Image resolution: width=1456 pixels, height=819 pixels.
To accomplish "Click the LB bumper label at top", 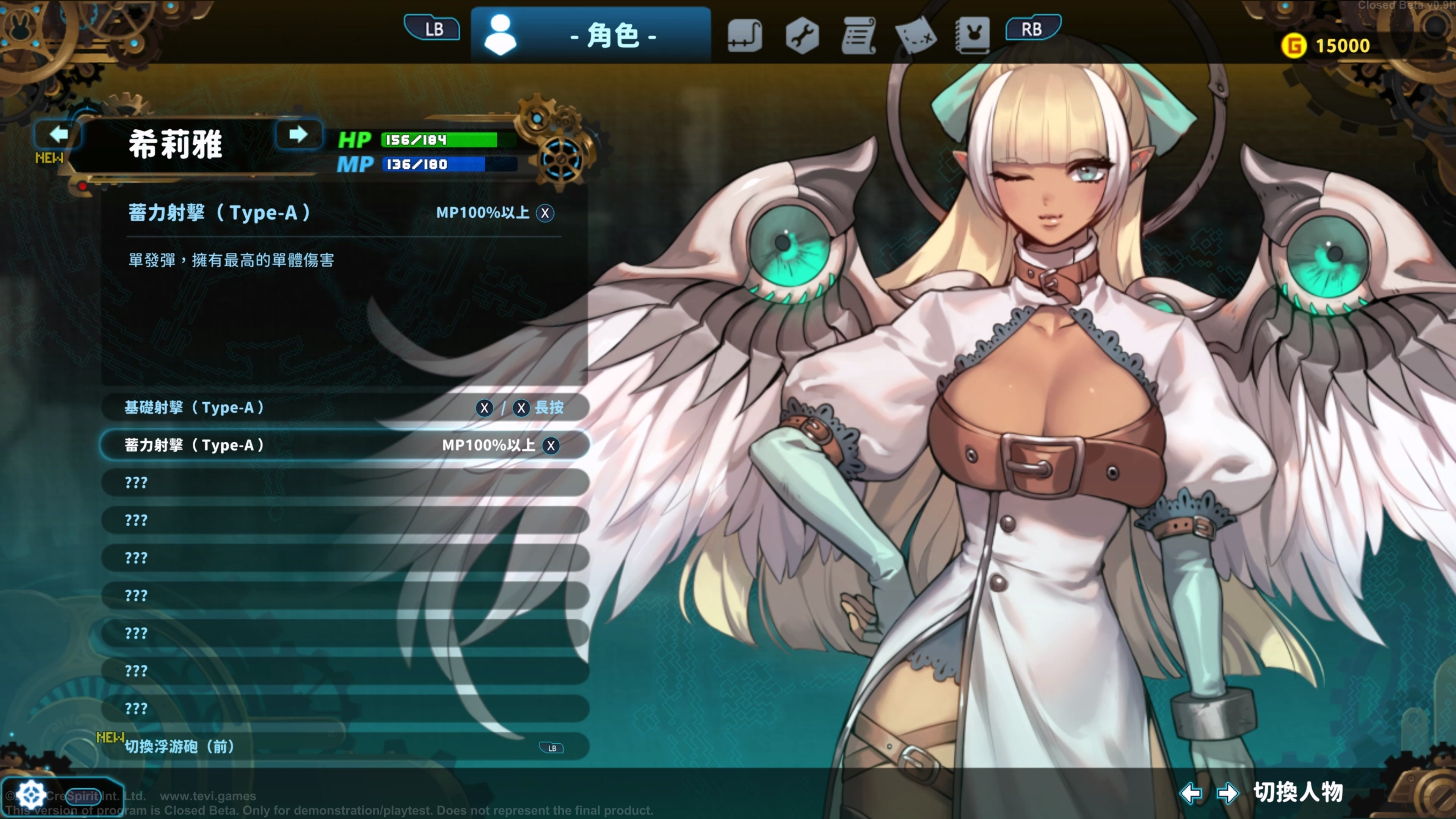I will pos(432,28).
